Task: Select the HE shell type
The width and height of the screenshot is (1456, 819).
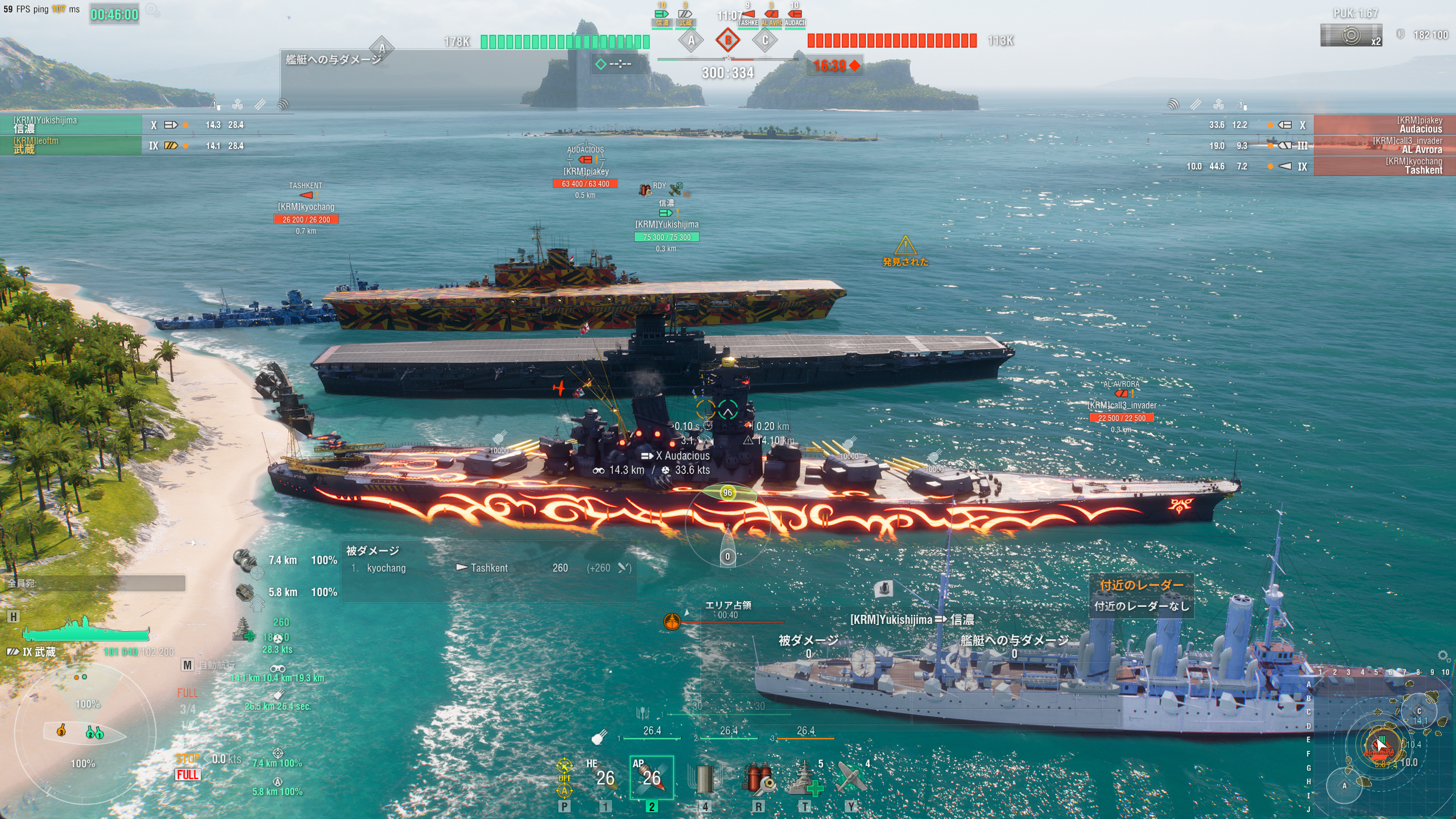Action: pyautogui.click(x=604, y=777)
